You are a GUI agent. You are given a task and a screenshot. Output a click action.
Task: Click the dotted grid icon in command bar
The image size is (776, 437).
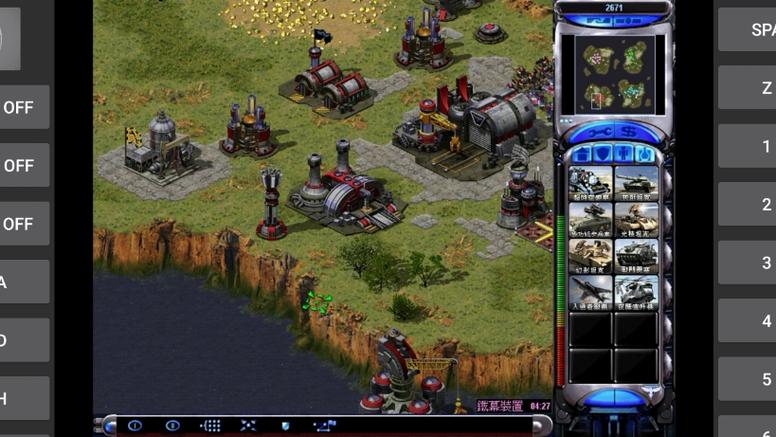(210, 426)
